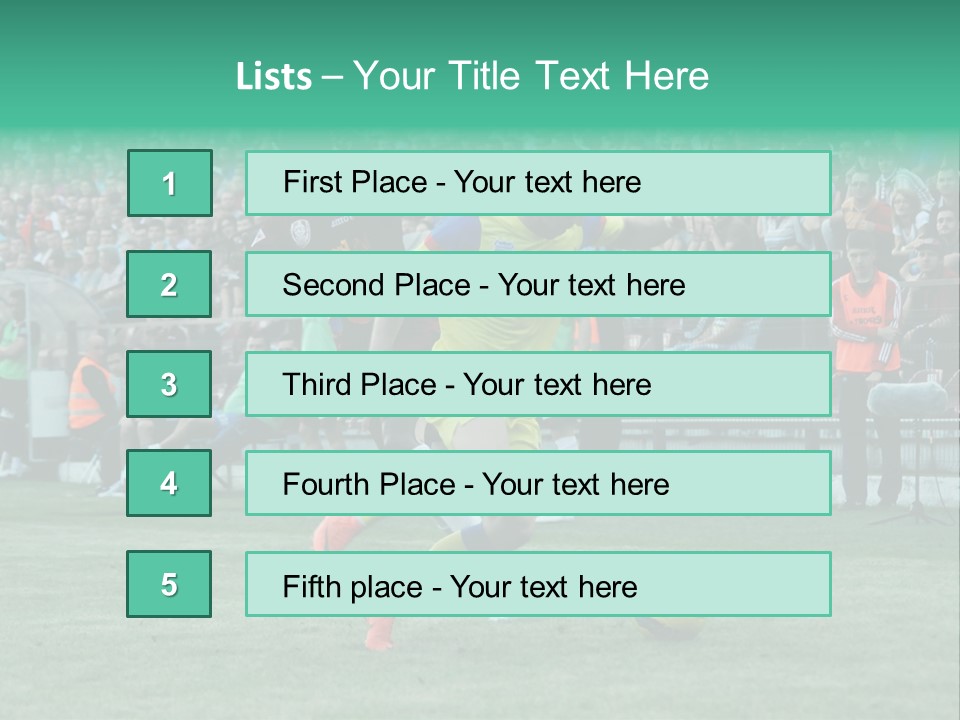Select the number 1 box
960x720 pixels.
(x=169, y=183)
